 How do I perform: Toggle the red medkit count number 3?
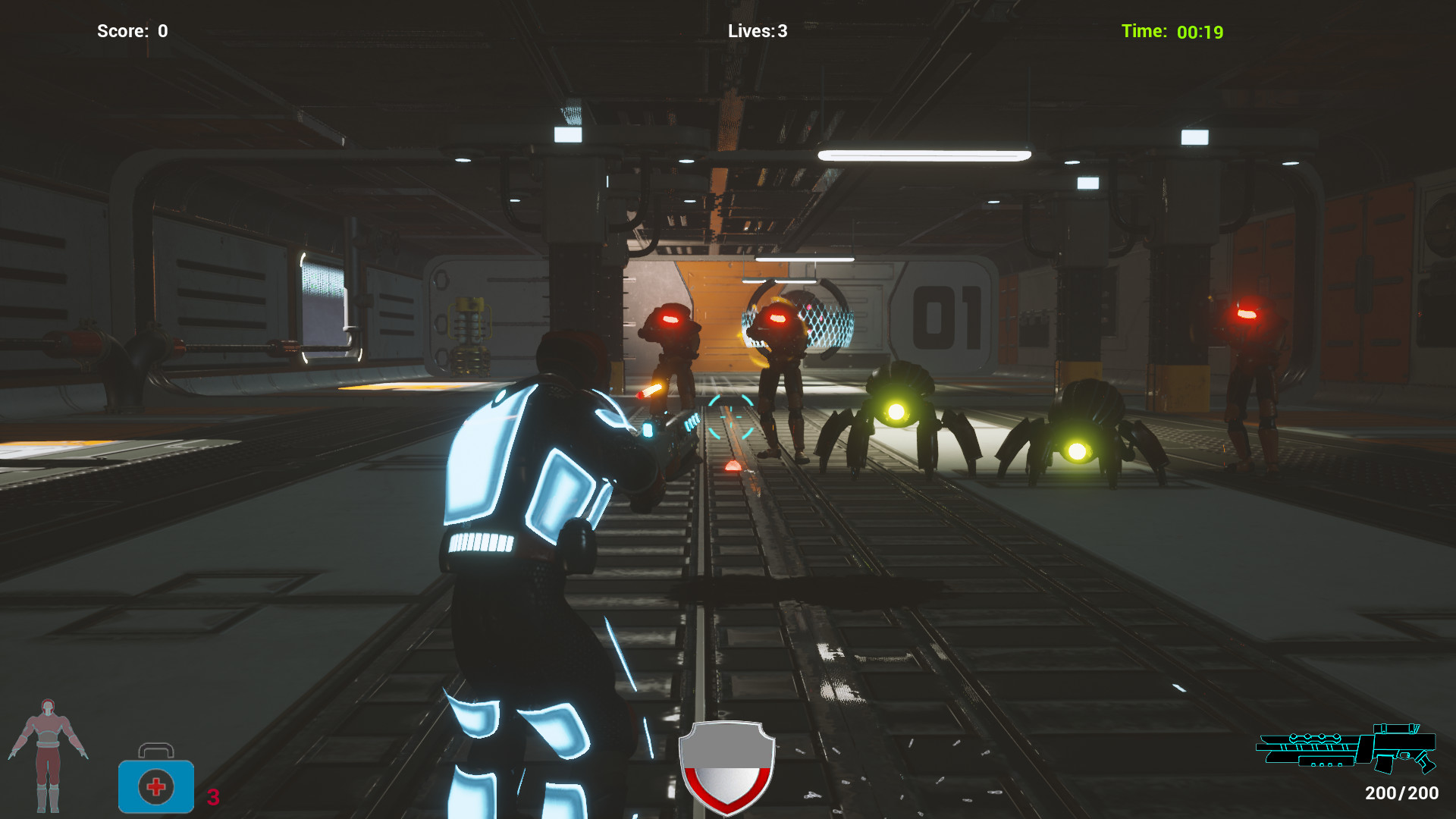pos(213,796)
